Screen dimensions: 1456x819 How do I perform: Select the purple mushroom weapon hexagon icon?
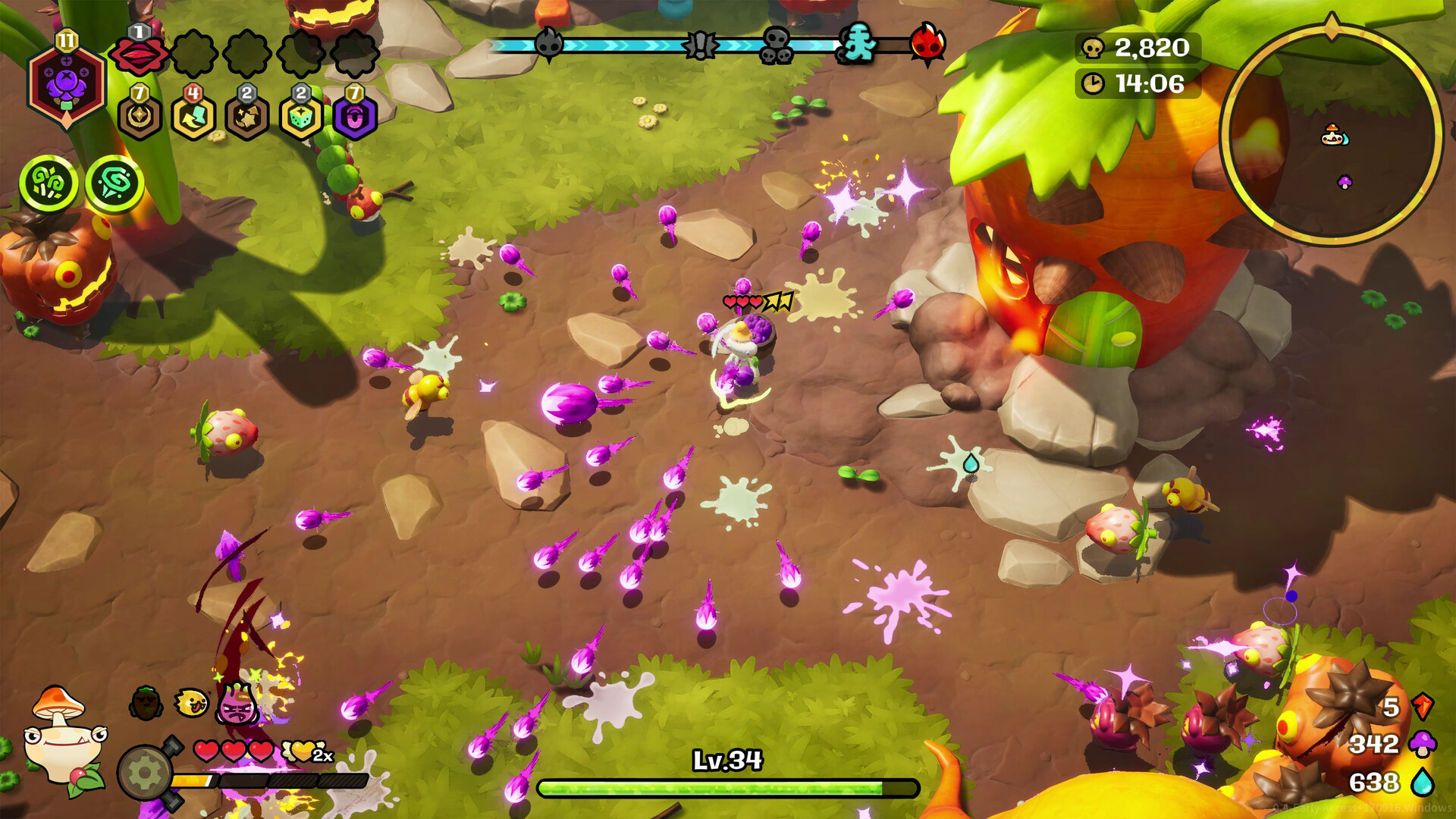click(66, 85)
